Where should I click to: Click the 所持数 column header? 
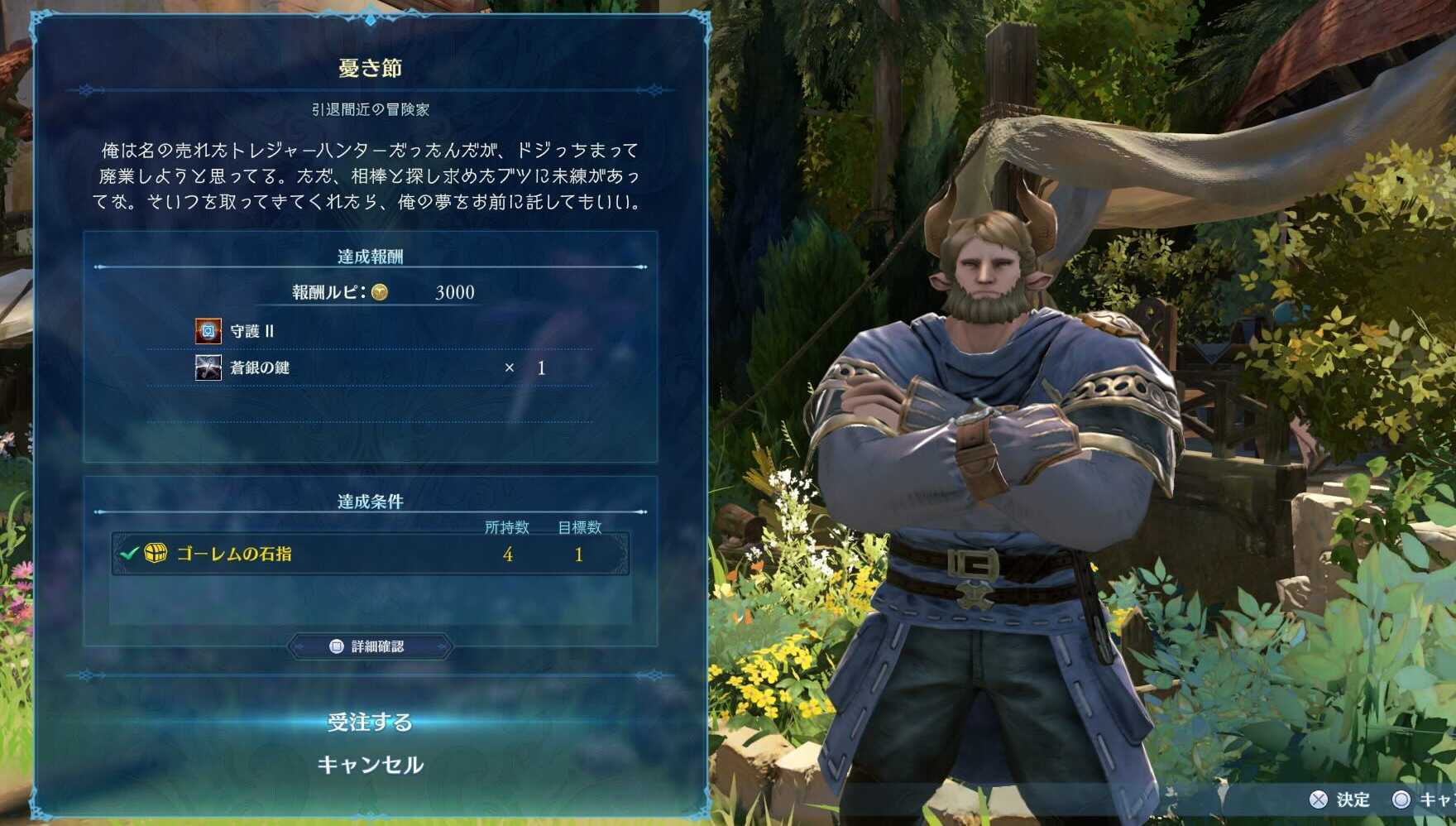tap(510, 527)
